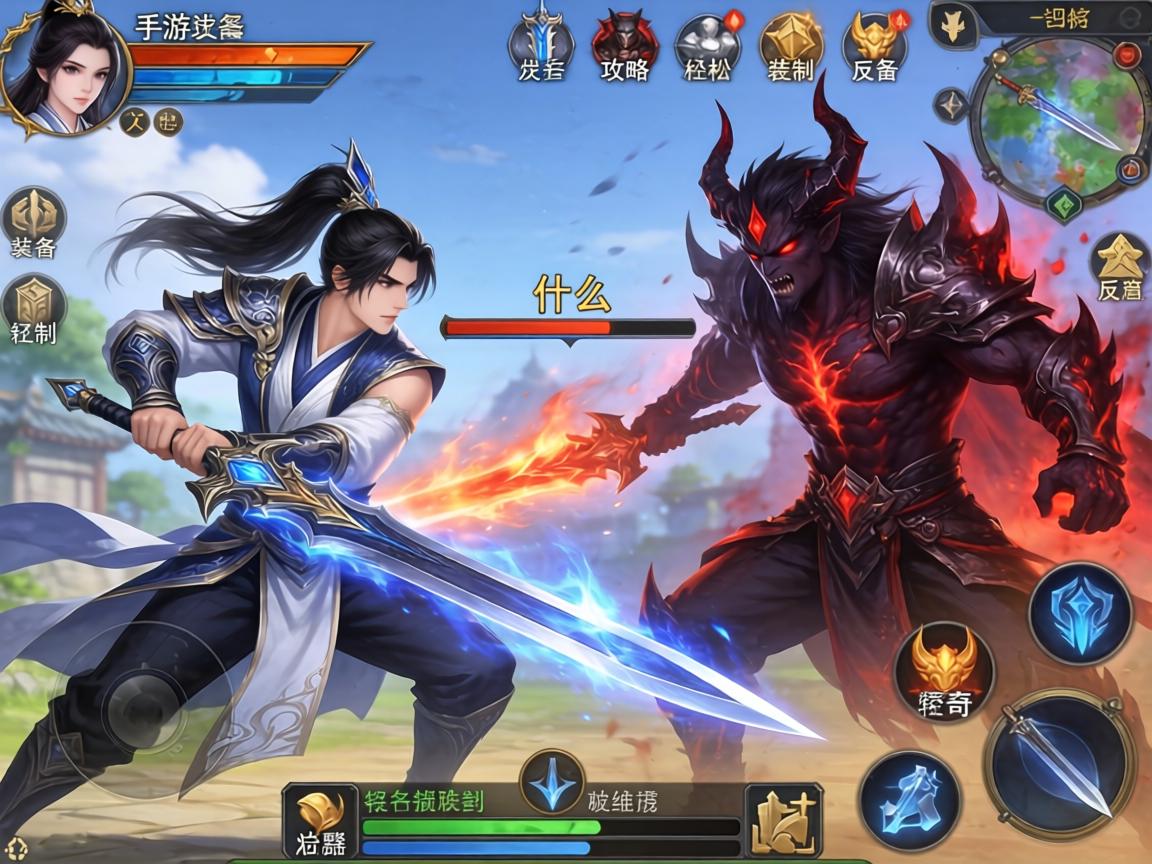Screen dimensions: 1152x864
Task: Tap the red button on minimap's rim
Action: coord(1128,54)
